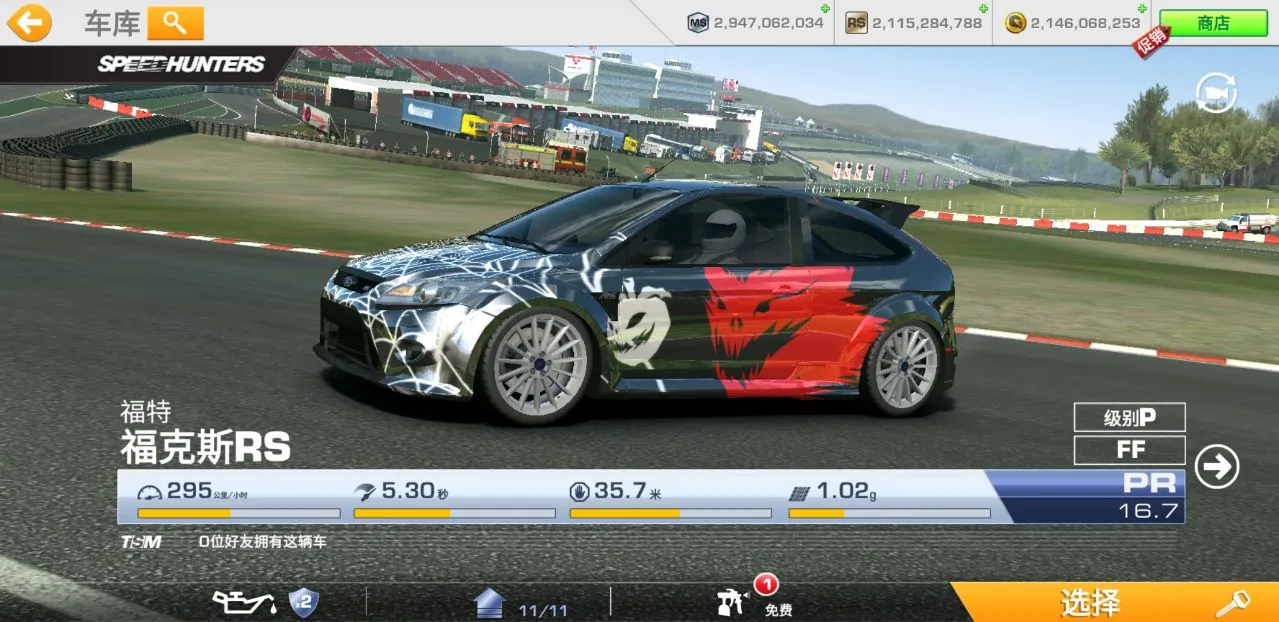The height and width of the screenshot is (622, 1279).
Task: Open the upgrades 11/11 option
Action: (518, 604)
